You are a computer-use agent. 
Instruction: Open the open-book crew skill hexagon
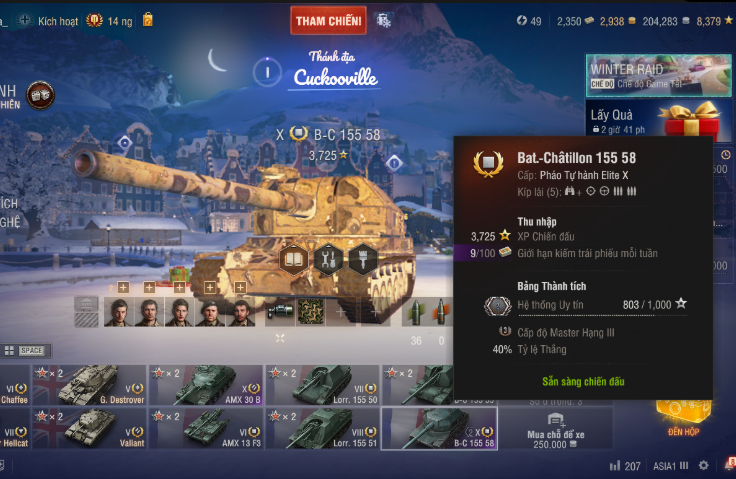(x=293, y=259)
